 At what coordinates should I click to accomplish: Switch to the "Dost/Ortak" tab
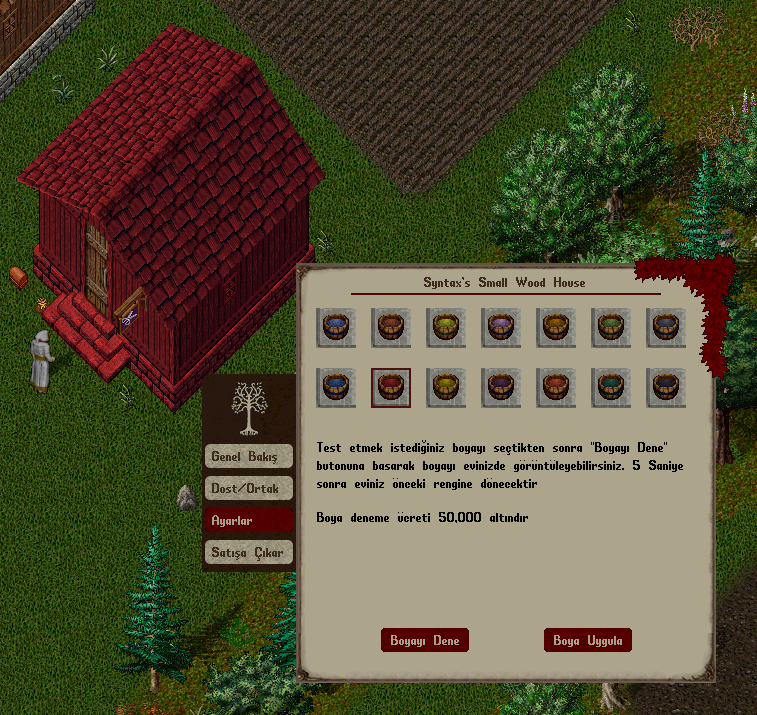(x=248, y=488)
